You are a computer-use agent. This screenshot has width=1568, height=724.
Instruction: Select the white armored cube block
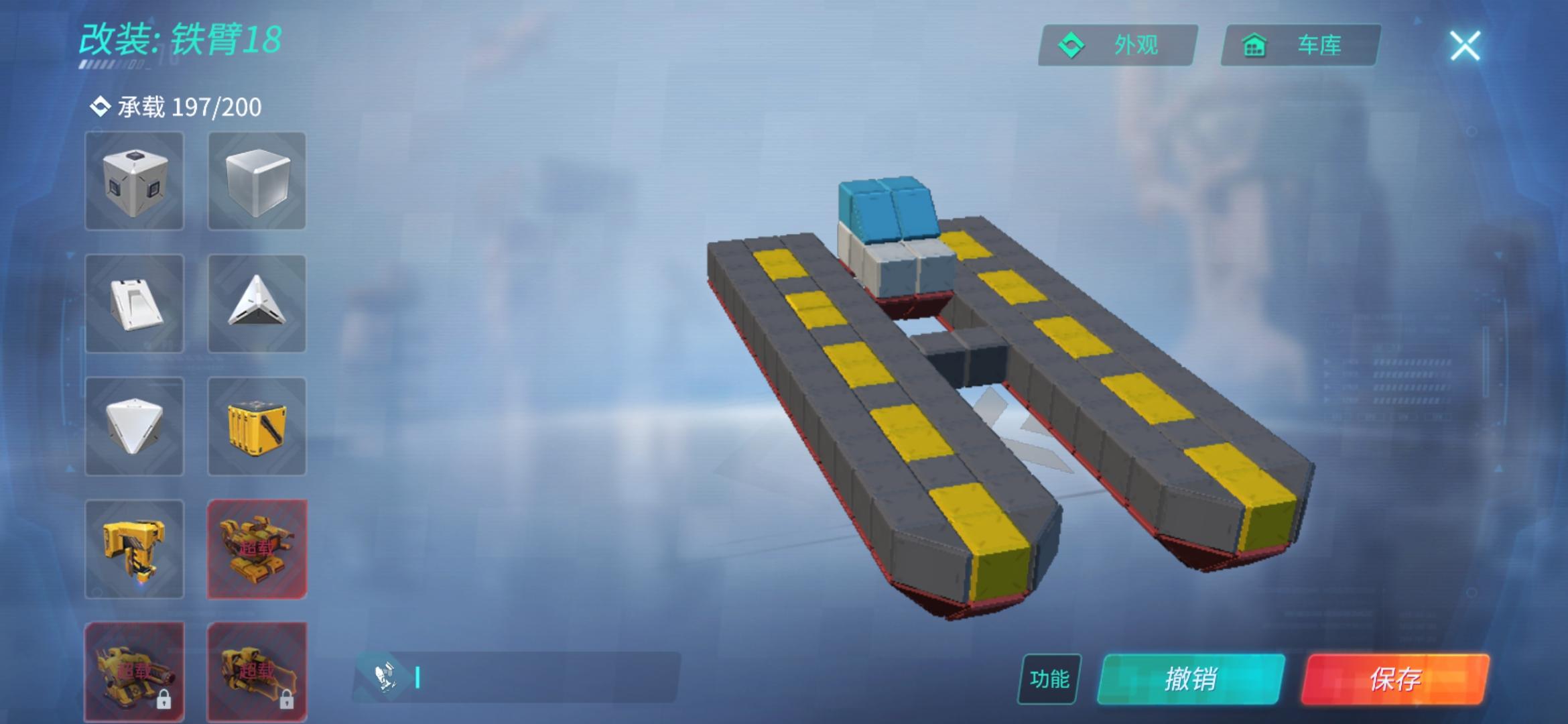[x=133, y=181]
